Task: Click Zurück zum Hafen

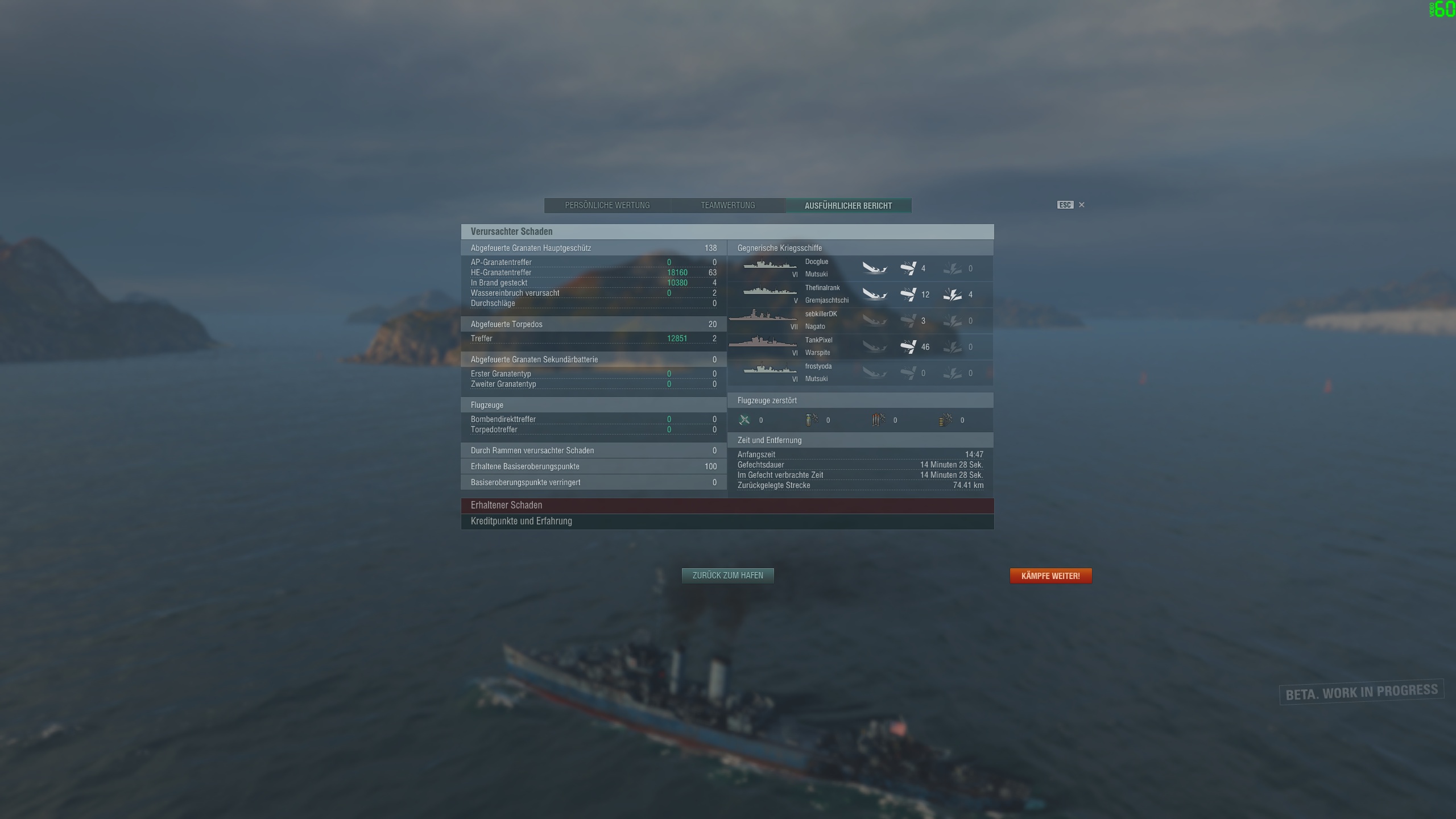Action: (x=727, y=576)
